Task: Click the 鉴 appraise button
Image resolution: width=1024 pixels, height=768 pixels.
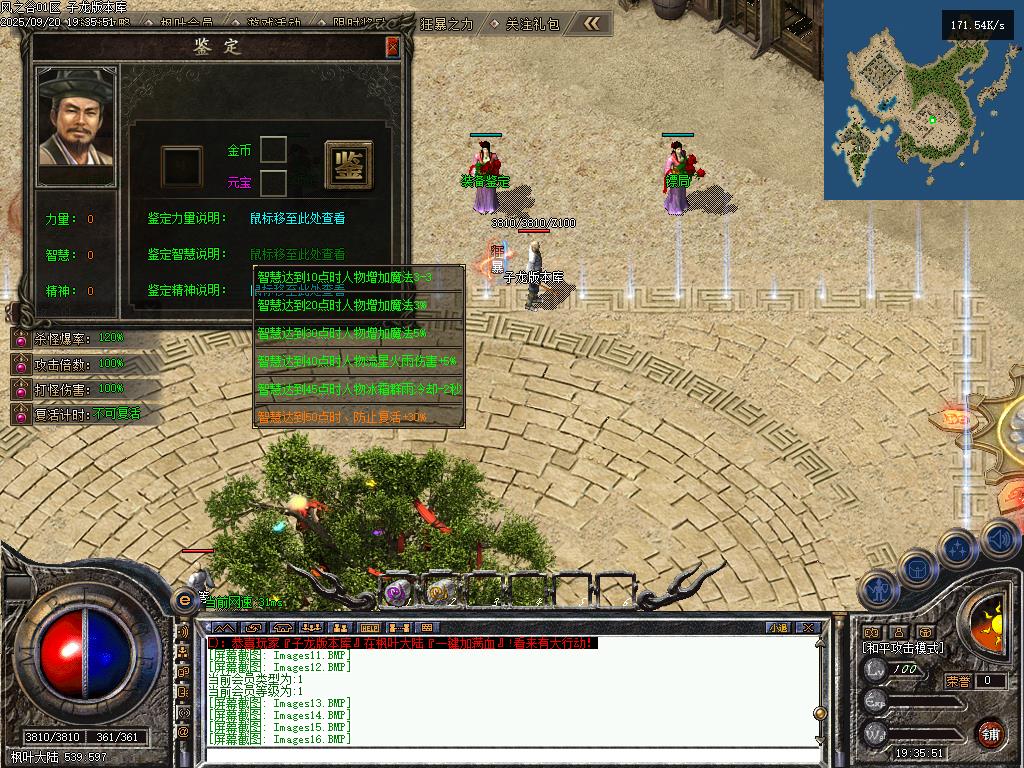Action: click(349, 164)
